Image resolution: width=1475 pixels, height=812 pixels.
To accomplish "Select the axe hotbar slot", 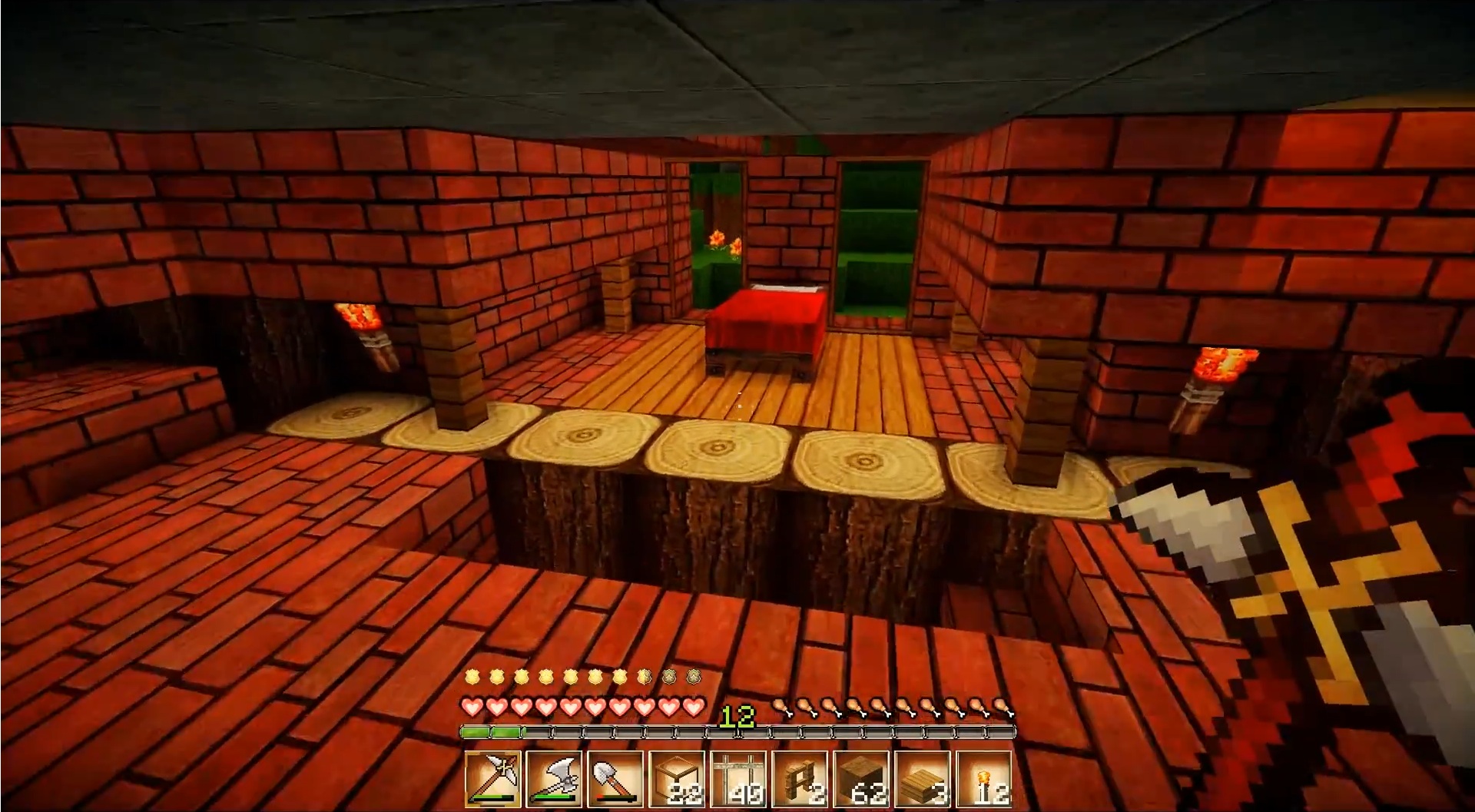I will coord(554,779).
